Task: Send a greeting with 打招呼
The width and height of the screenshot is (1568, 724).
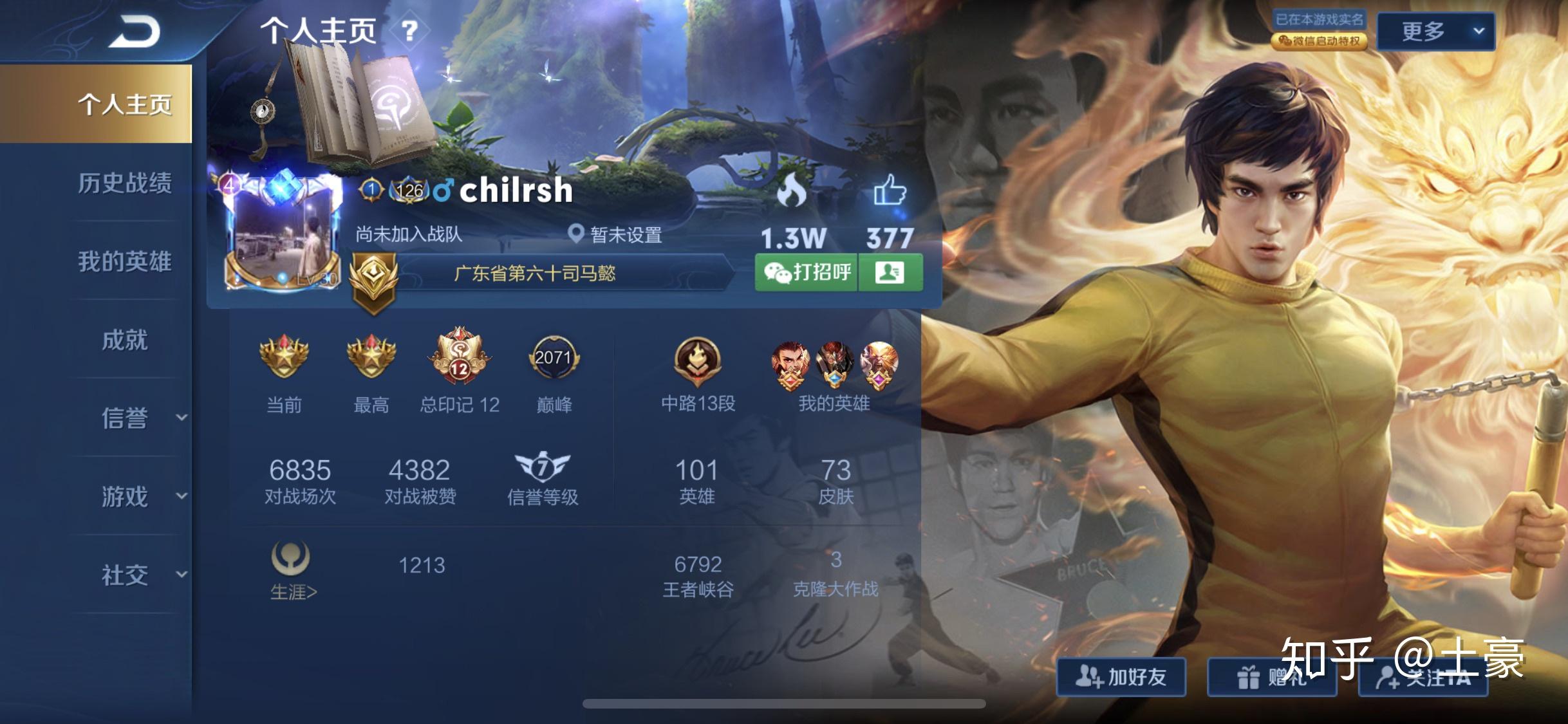Action: tap(807, 272)
